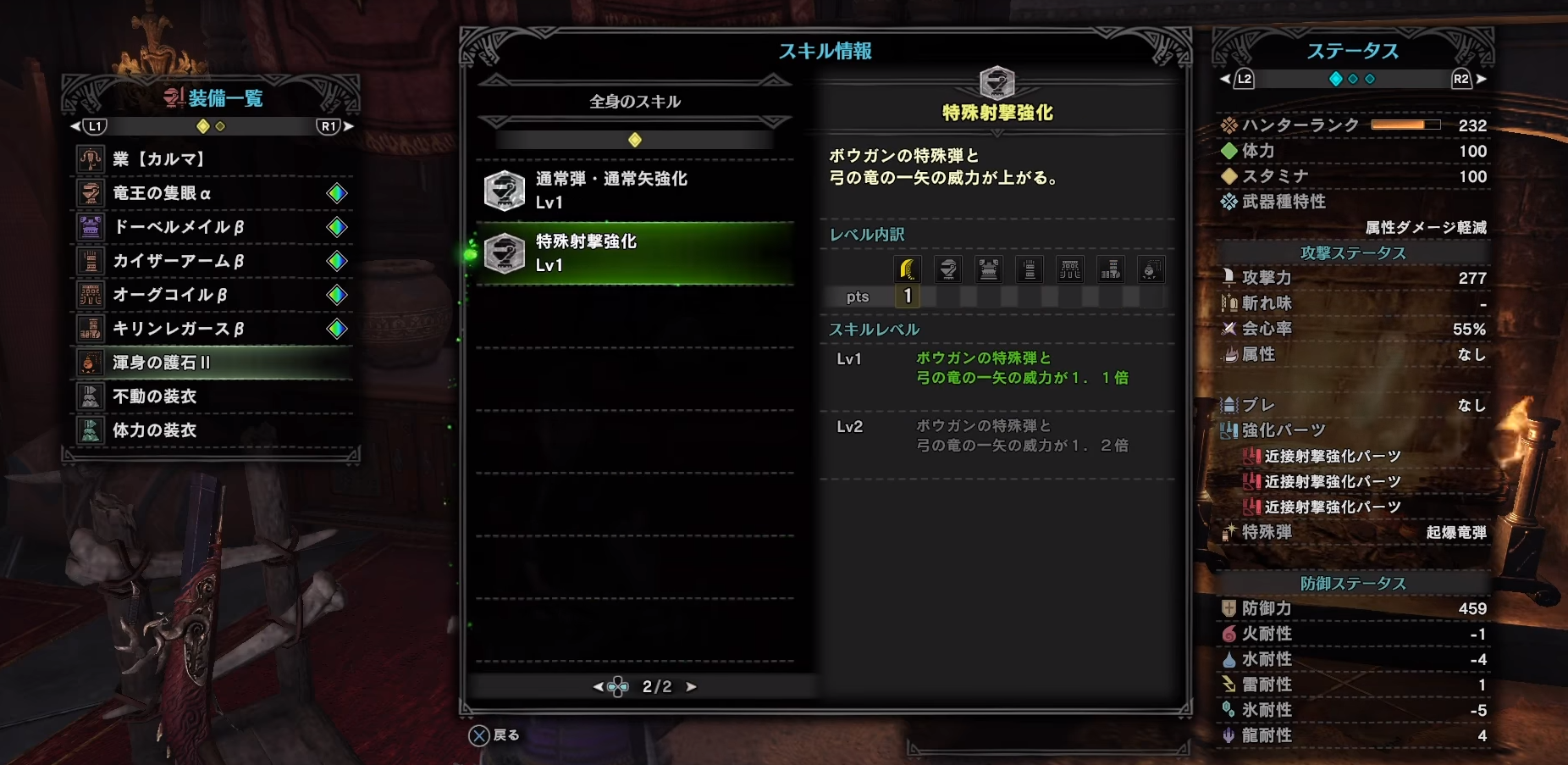This screenshot has width=1568, height=765.
Task: Select 特殊射撃強化 skill entry
Action: click(x=635, y=253)
